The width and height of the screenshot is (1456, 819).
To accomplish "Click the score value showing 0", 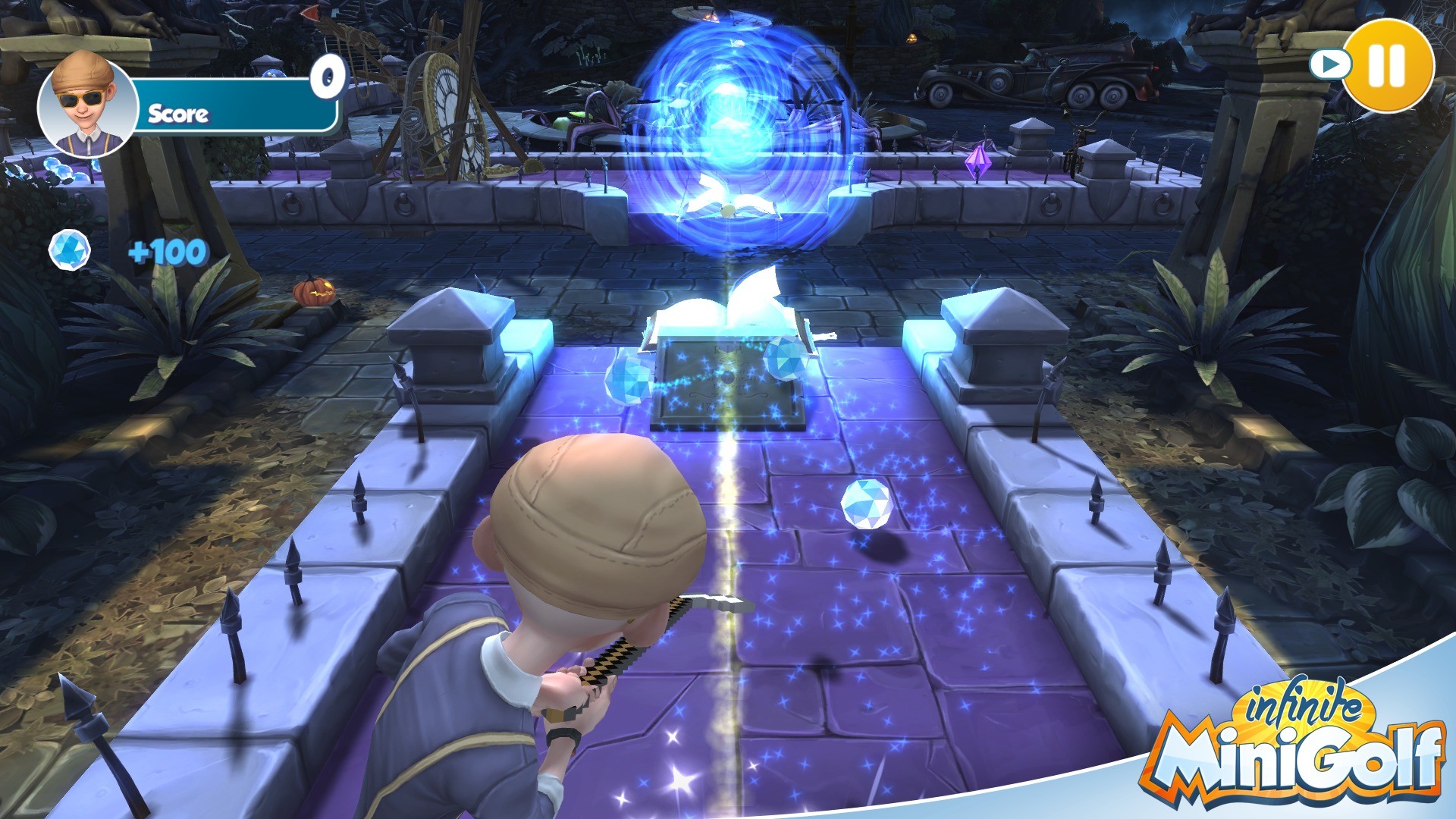I will (326, 74).
